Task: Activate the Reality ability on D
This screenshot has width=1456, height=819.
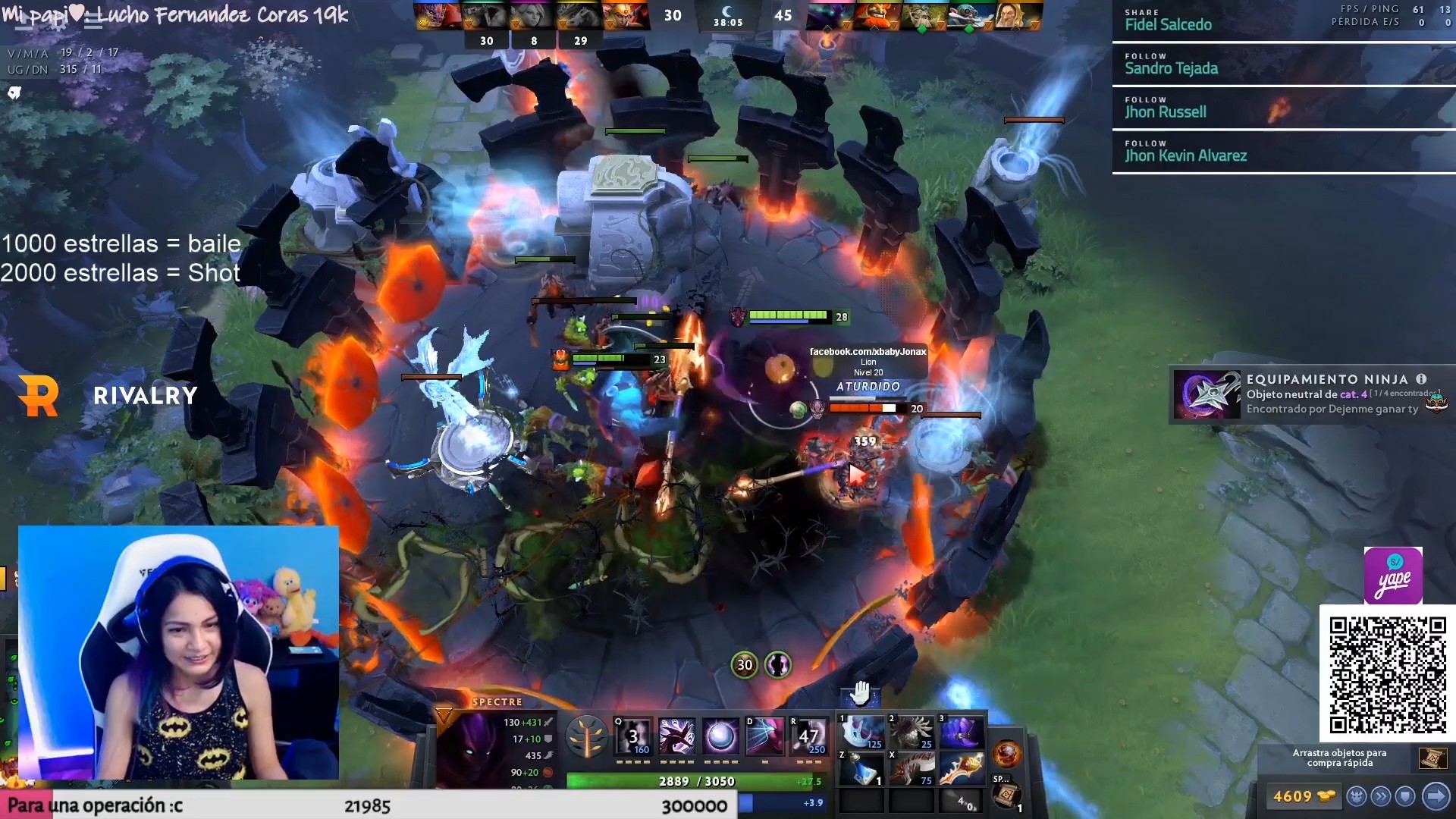Action: (764, 736)
